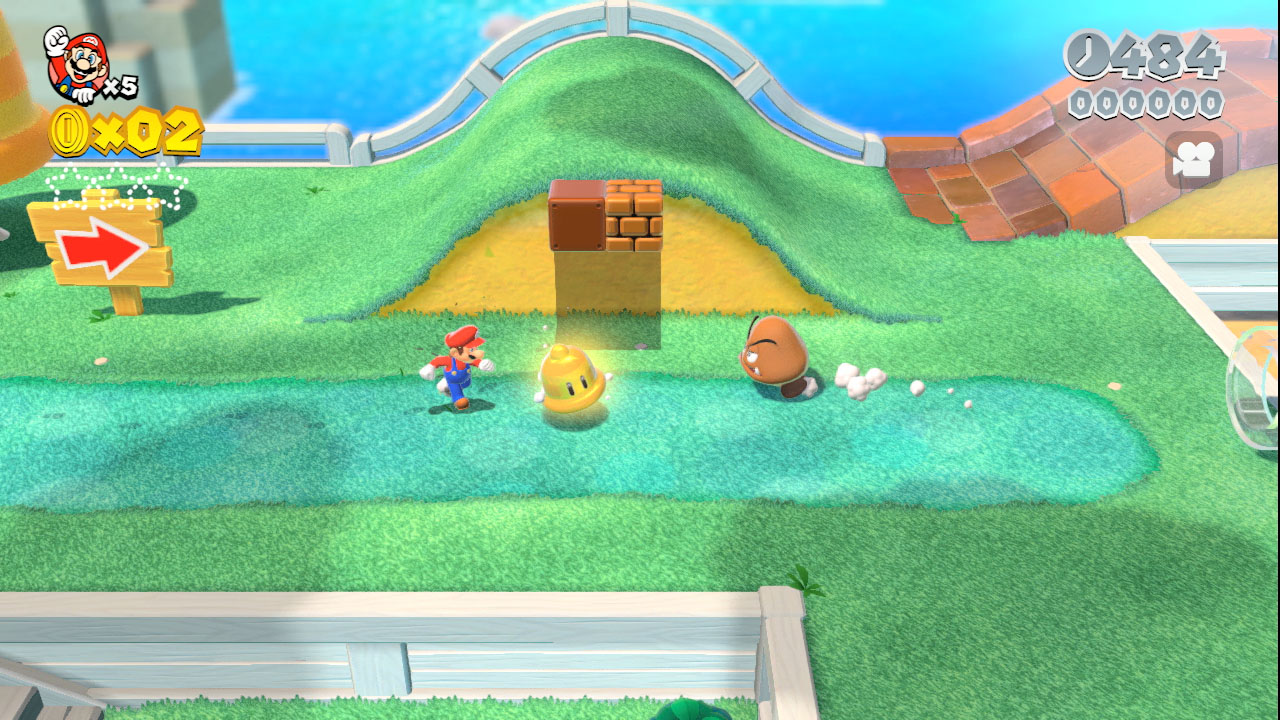Tap the camera icon button
The width and height of the screenshot is (1280, 720).
pyautogui.click(x=1193, y=161)
